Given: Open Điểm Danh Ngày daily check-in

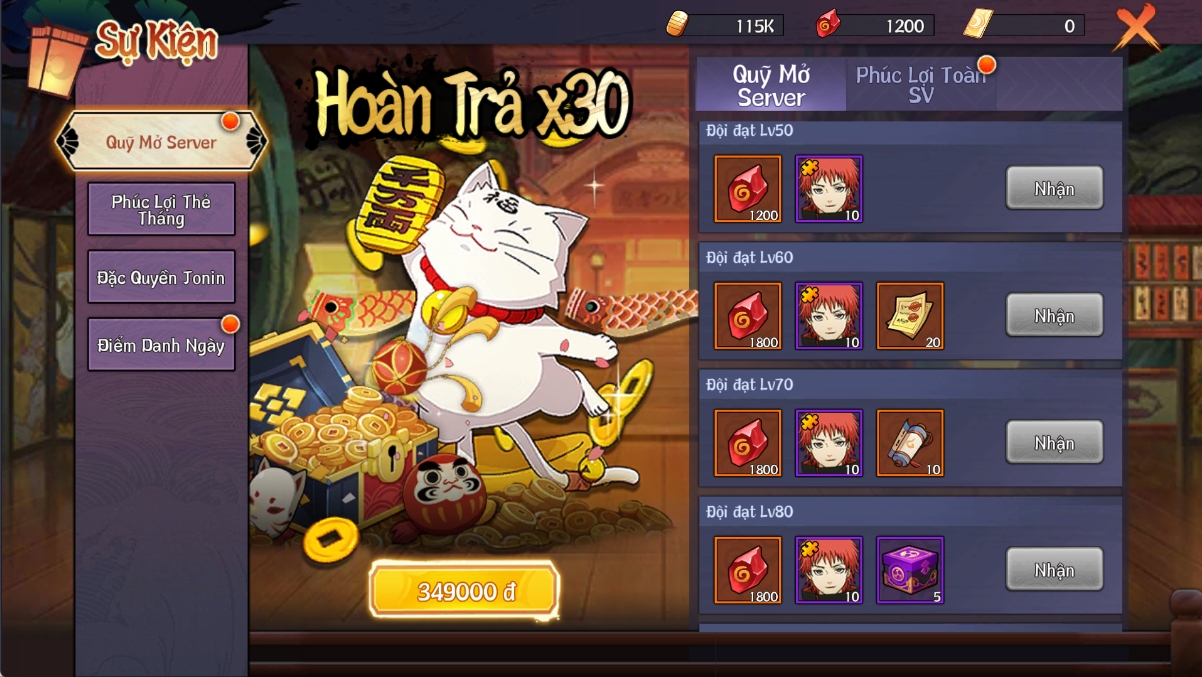Looking at the screenshot, I should [161, 345].
